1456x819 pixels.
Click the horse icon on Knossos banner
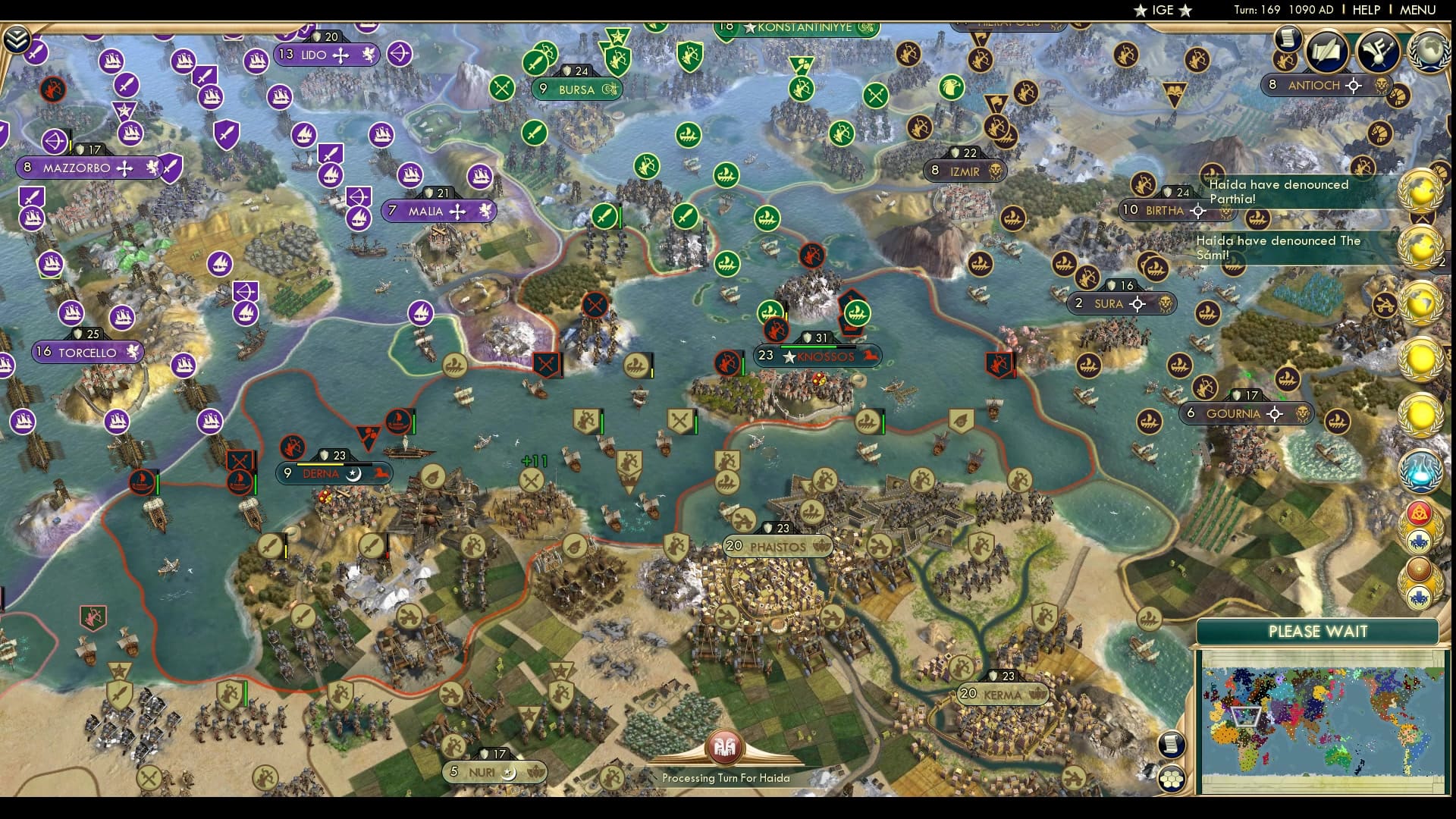869,356
